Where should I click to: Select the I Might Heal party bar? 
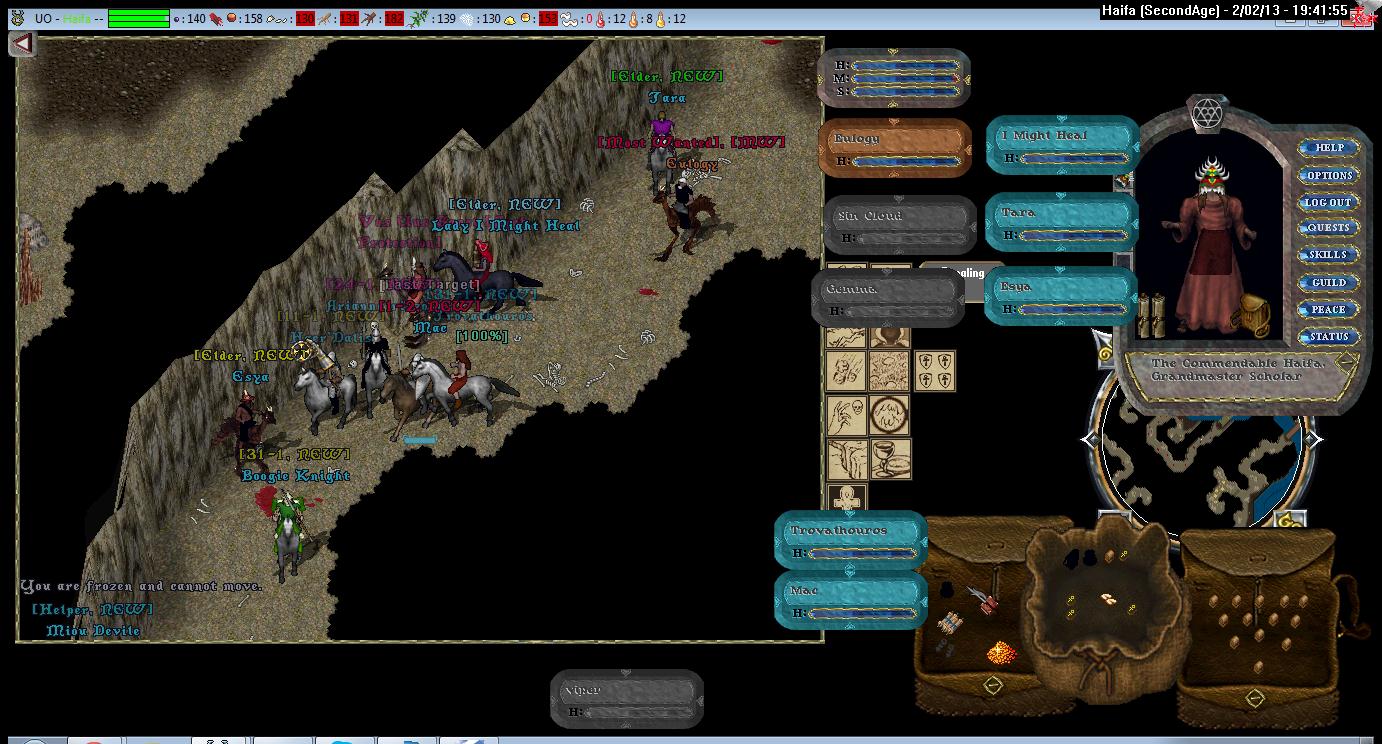[x=1062, y=145]
